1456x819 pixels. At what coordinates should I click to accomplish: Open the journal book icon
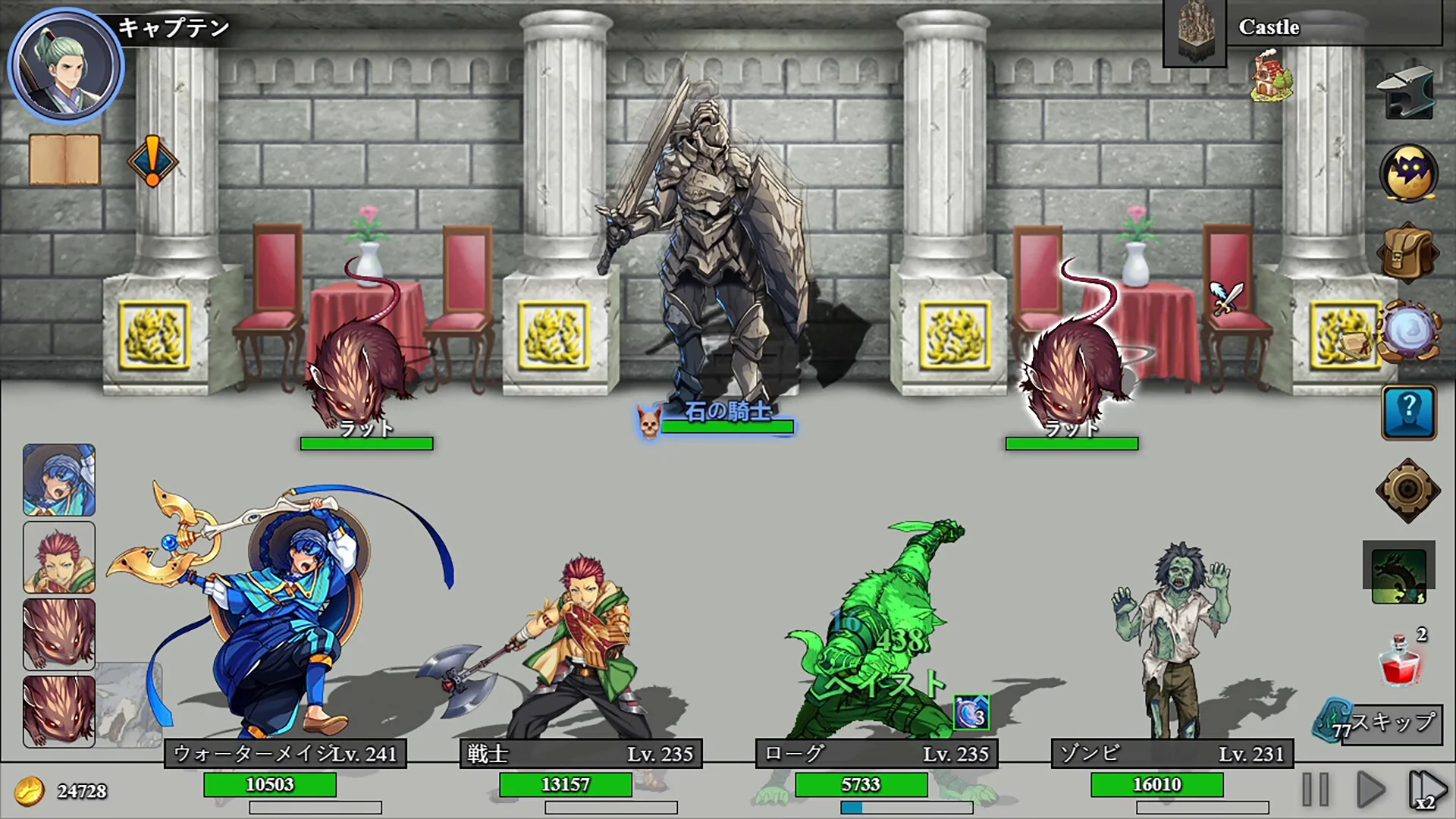tap(64, 159)
